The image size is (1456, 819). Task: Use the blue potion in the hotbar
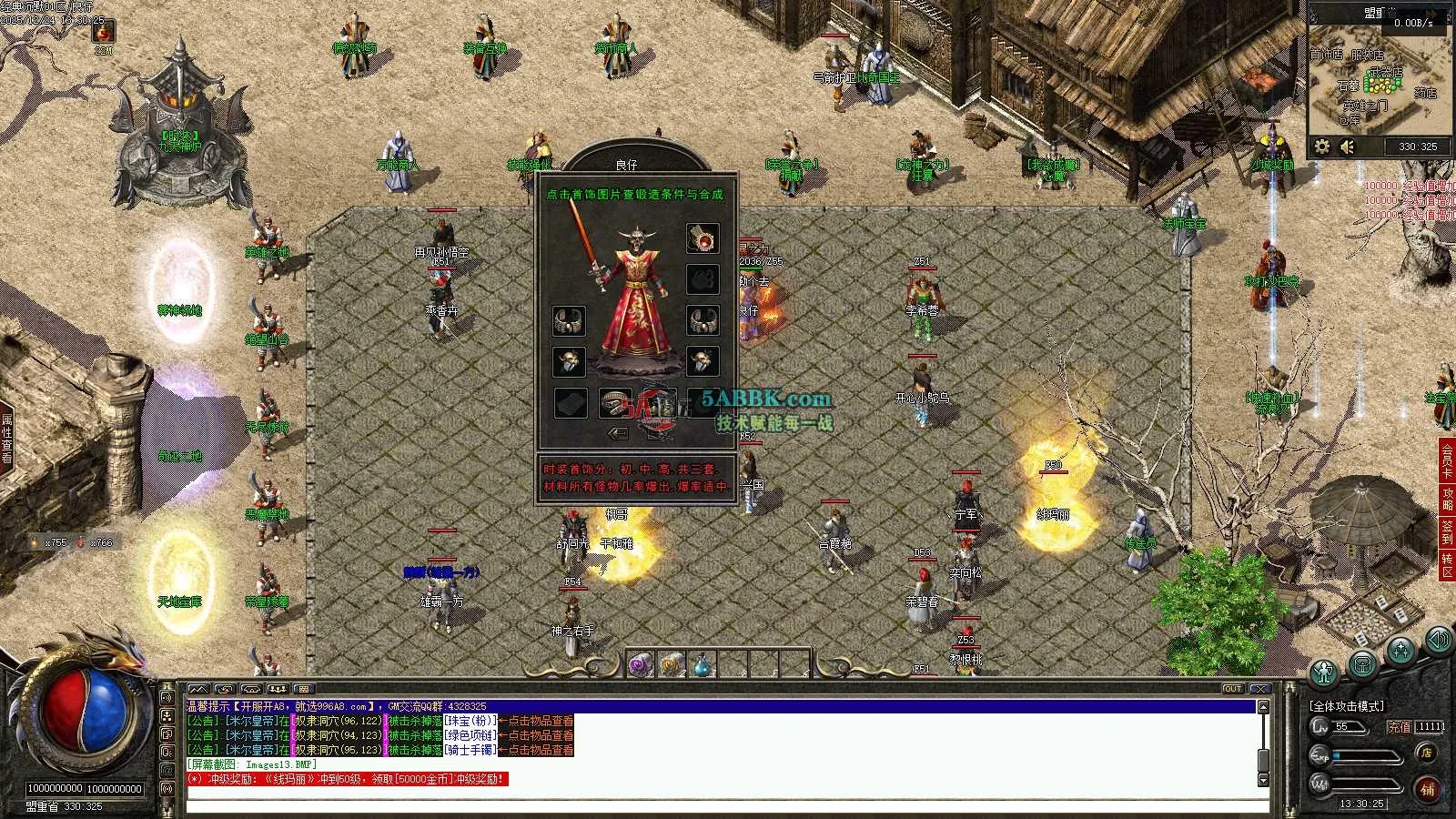pos(703,665)
